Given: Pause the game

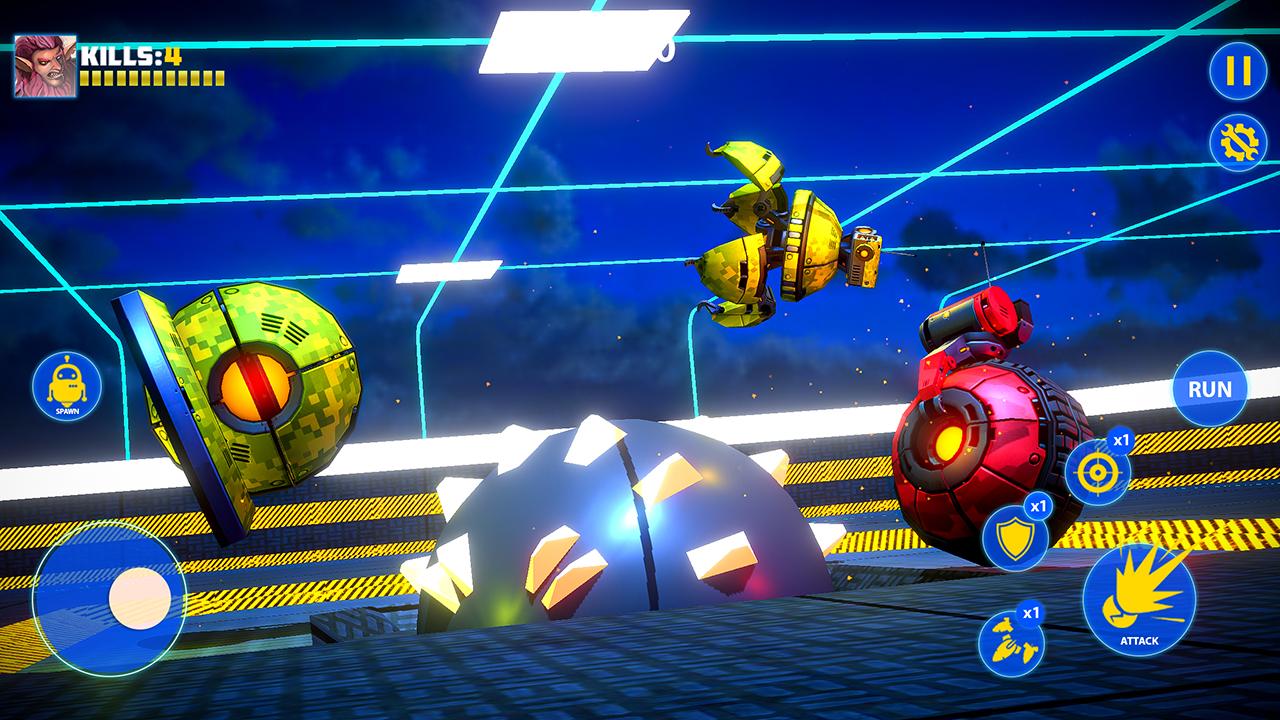Looking at the screenshot, I should [1237, 71].
